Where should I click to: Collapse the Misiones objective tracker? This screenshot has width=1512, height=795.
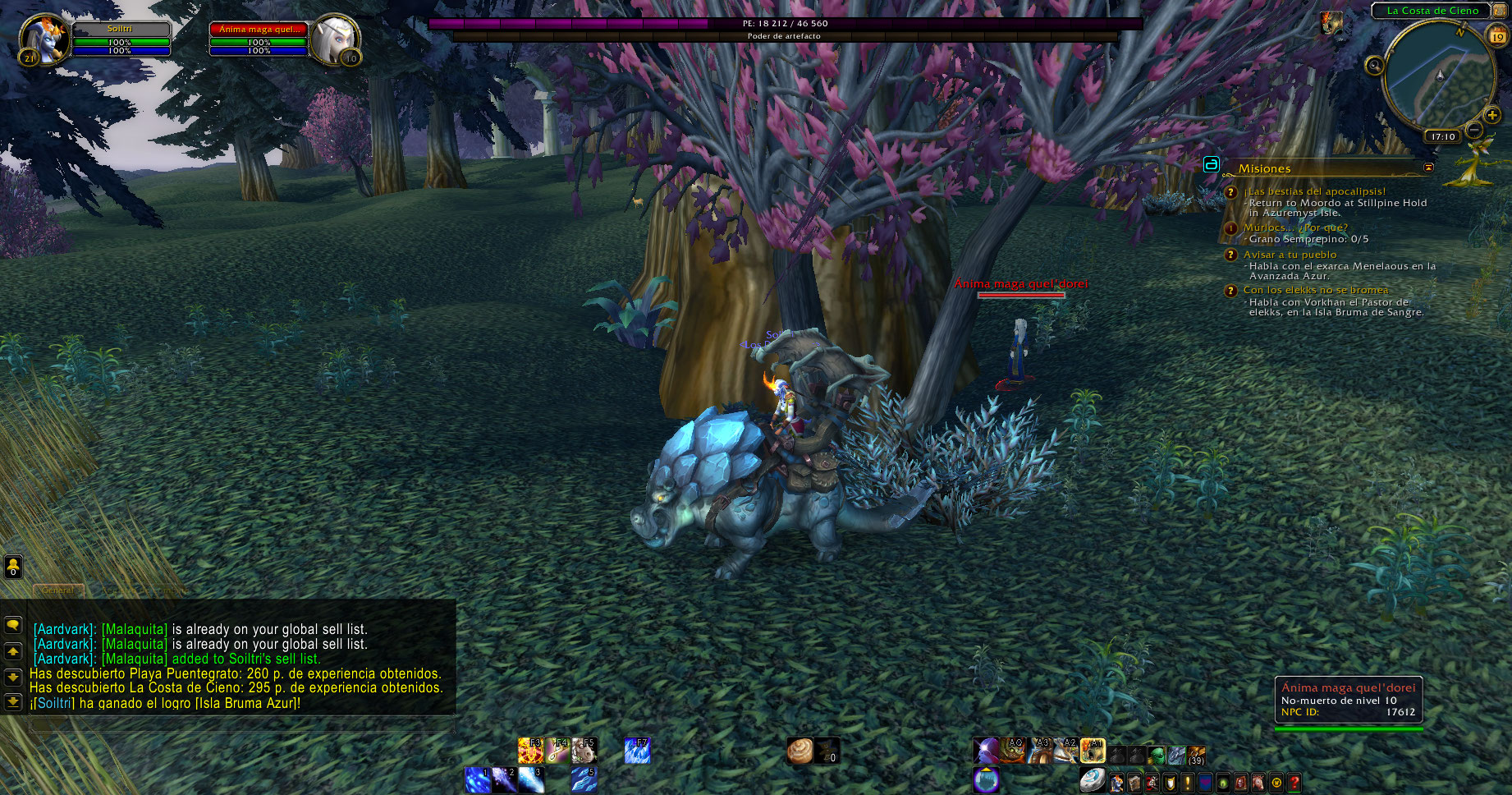(1428, 168)
